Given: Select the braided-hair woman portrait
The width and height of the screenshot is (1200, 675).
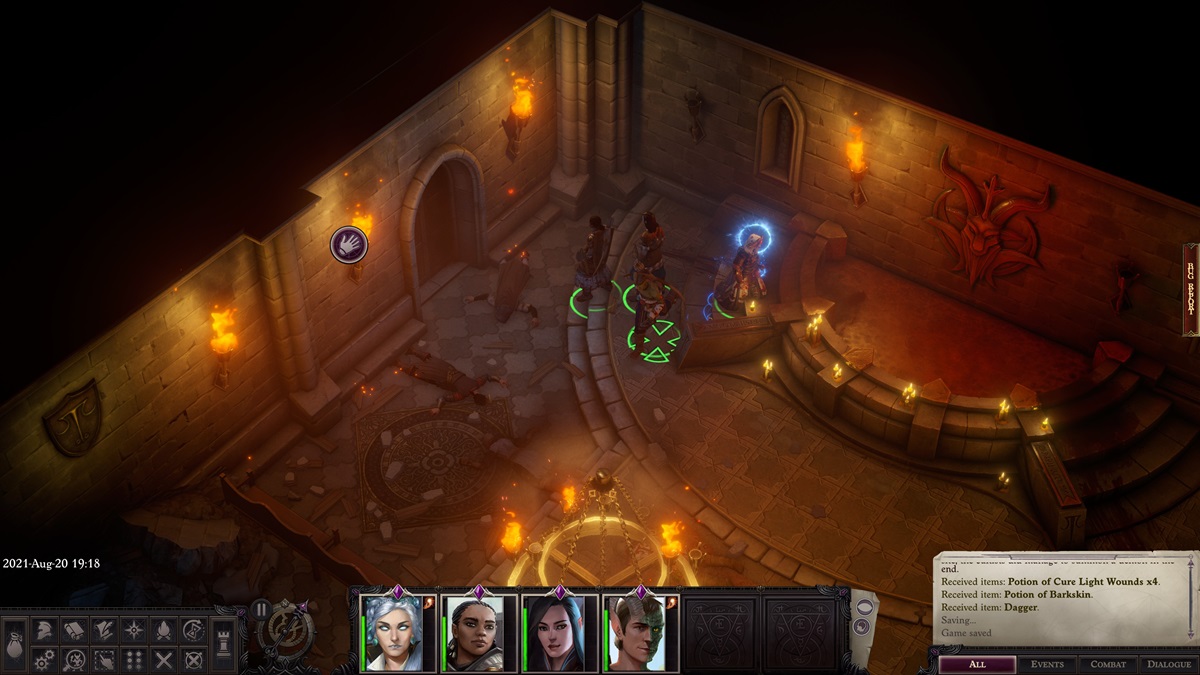Looking at the screenshot, I should (x=479, y=634).
